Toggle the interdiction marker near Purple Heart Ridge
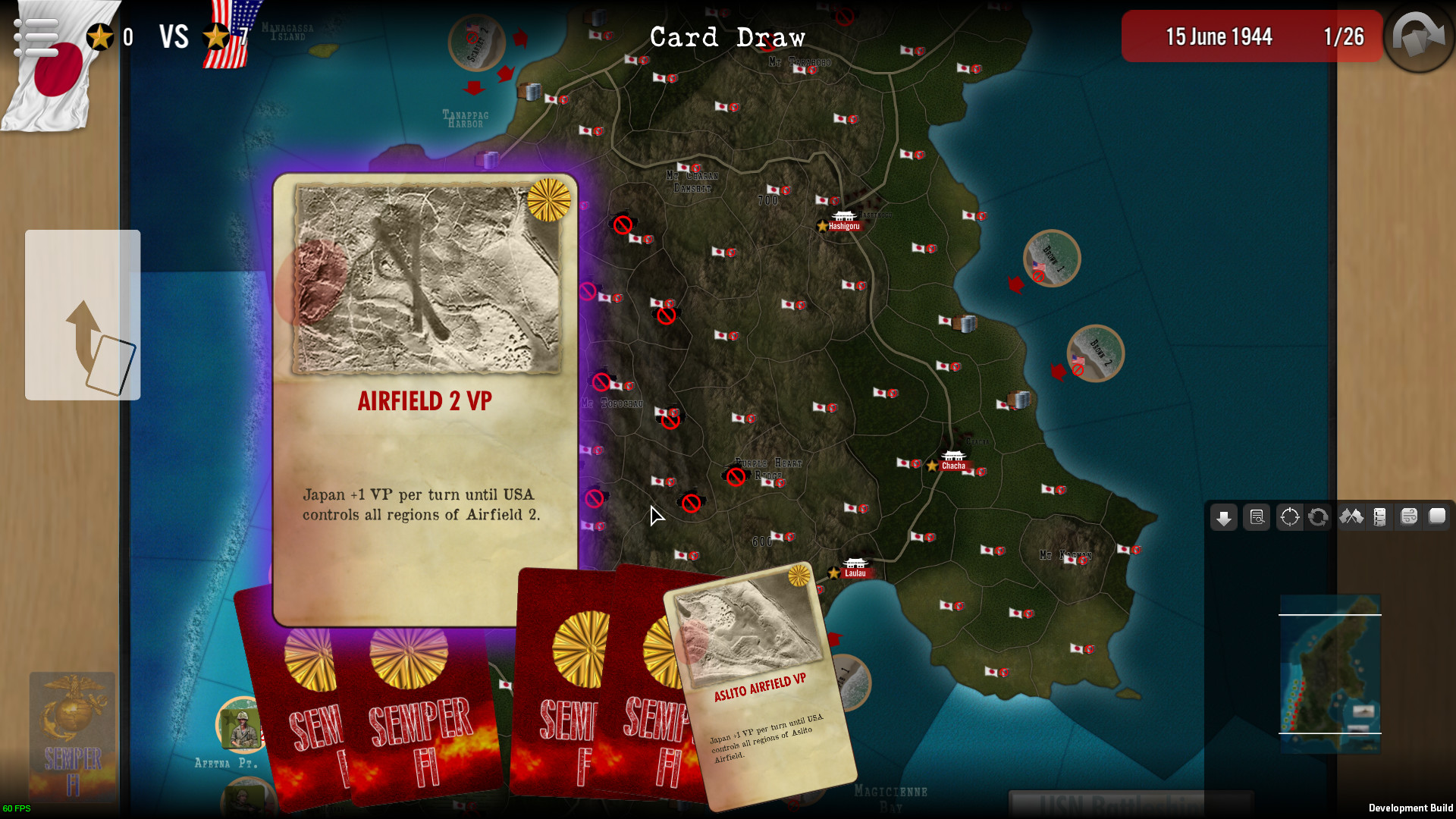Screen dimensions: 1456x819 tap(734, 477)
